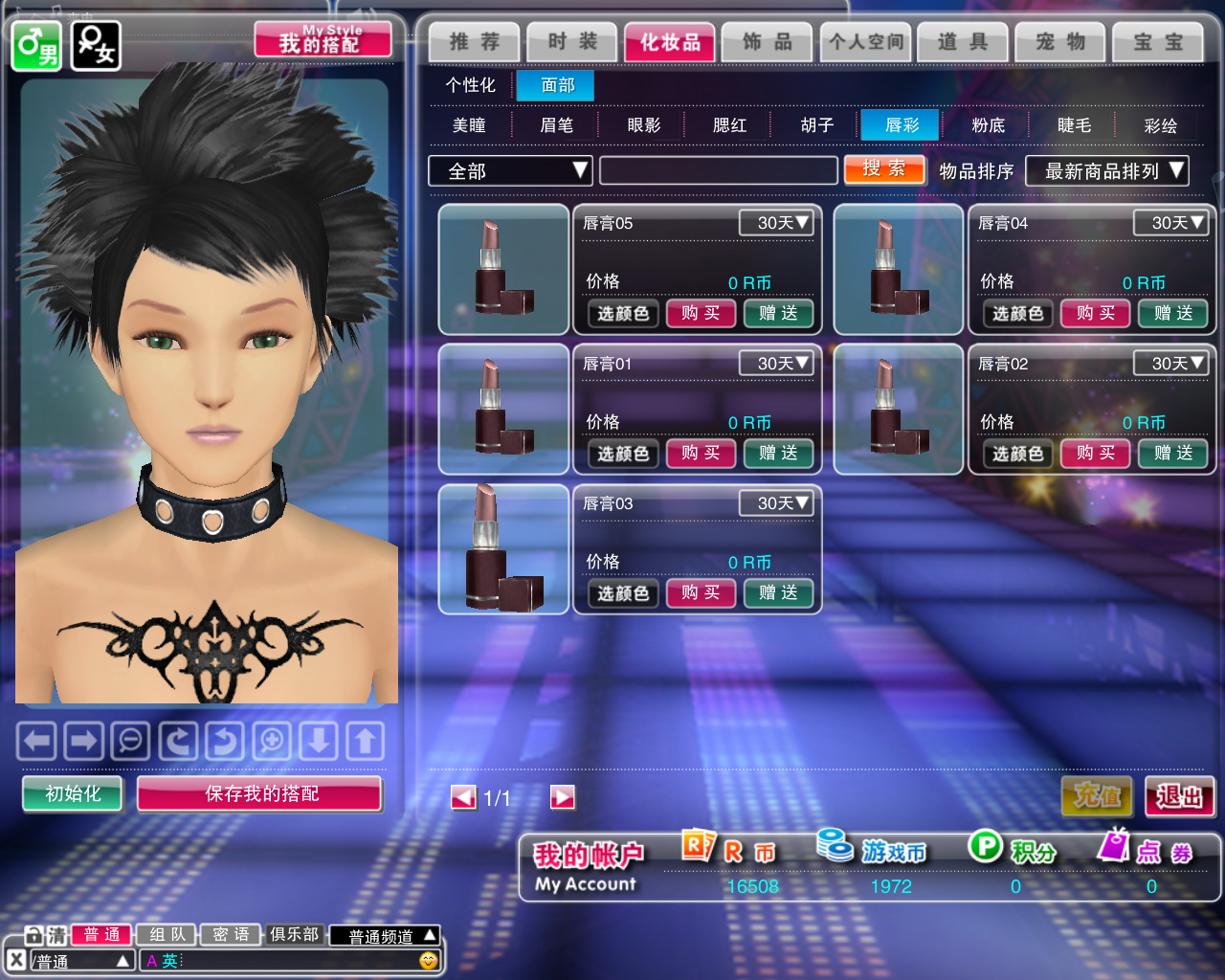Select the 眼影 eyeshadow subcategory
The width and height of the screenshot is (1225, 980).
[643, 125]
